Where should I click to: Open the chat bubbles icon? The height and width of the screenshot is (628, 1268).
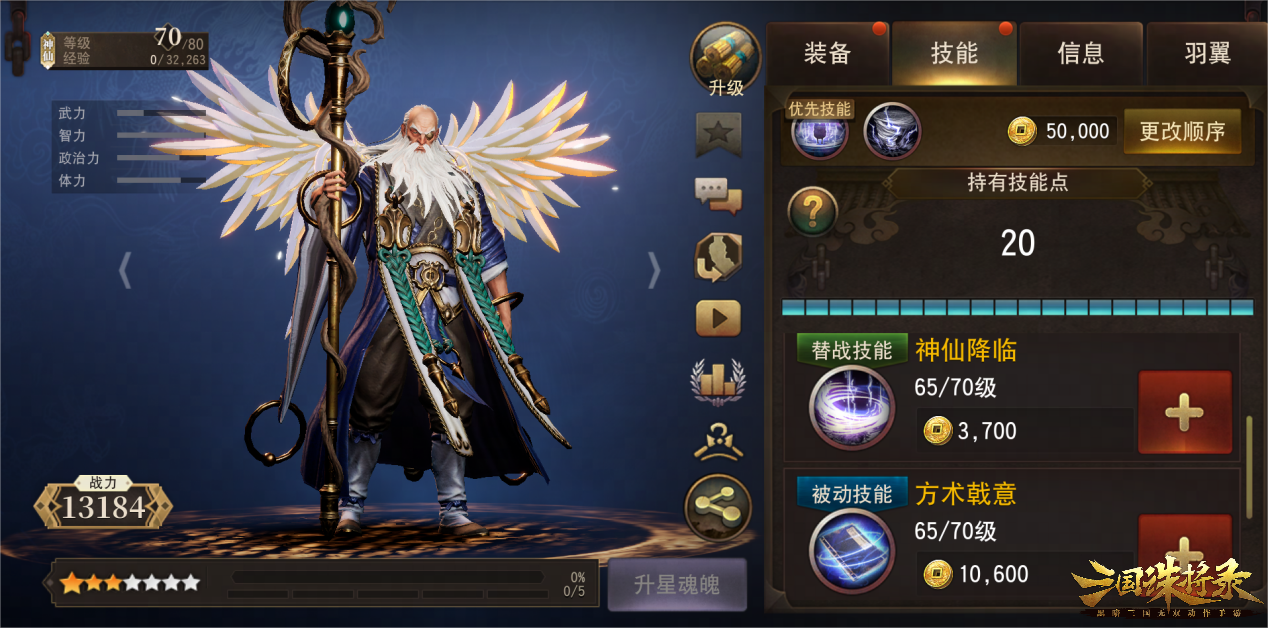point(719,195)
